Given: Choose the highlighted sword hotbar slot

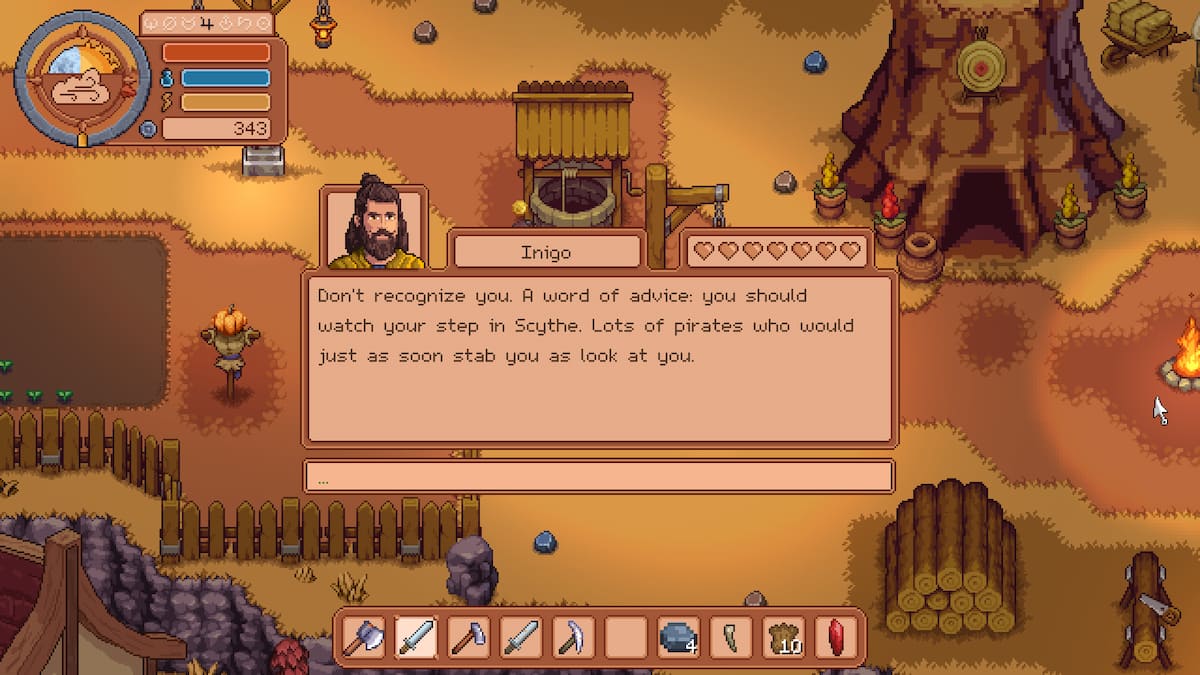Looking at the screenshot, I should 416,637.
